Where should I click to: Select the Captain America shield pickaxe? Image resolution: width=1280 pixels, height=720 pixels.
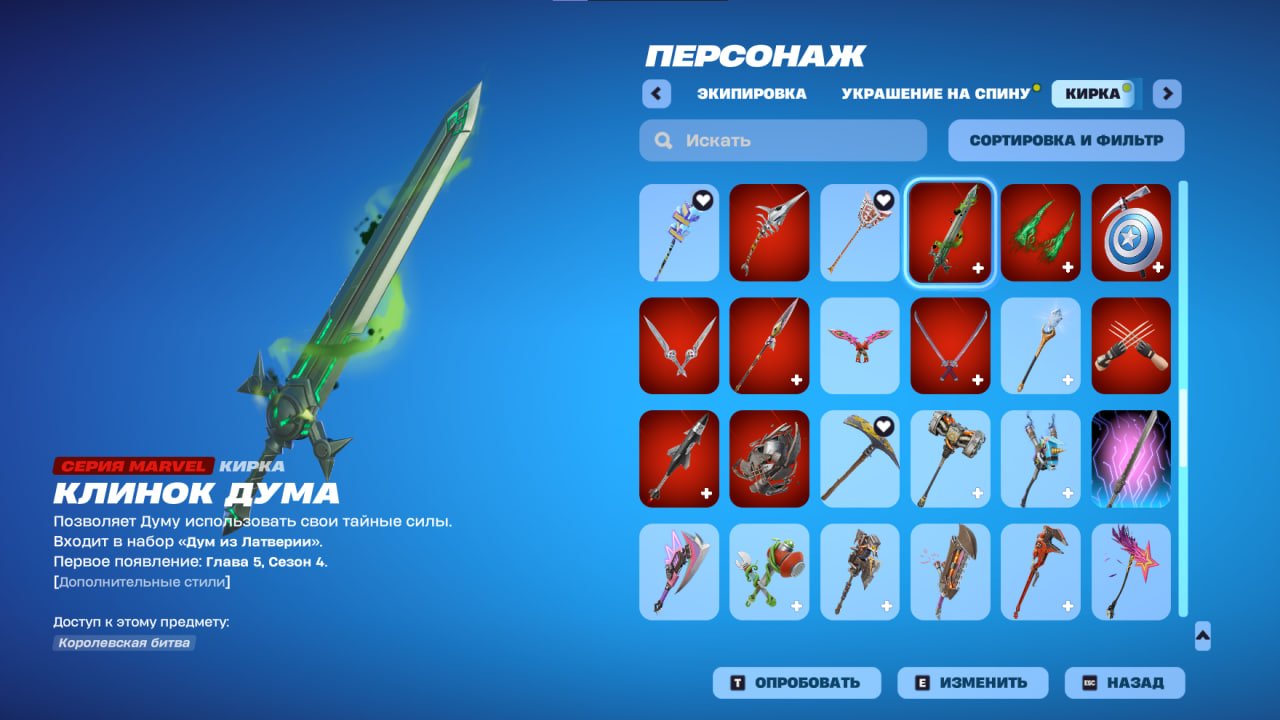(1130, 233)
